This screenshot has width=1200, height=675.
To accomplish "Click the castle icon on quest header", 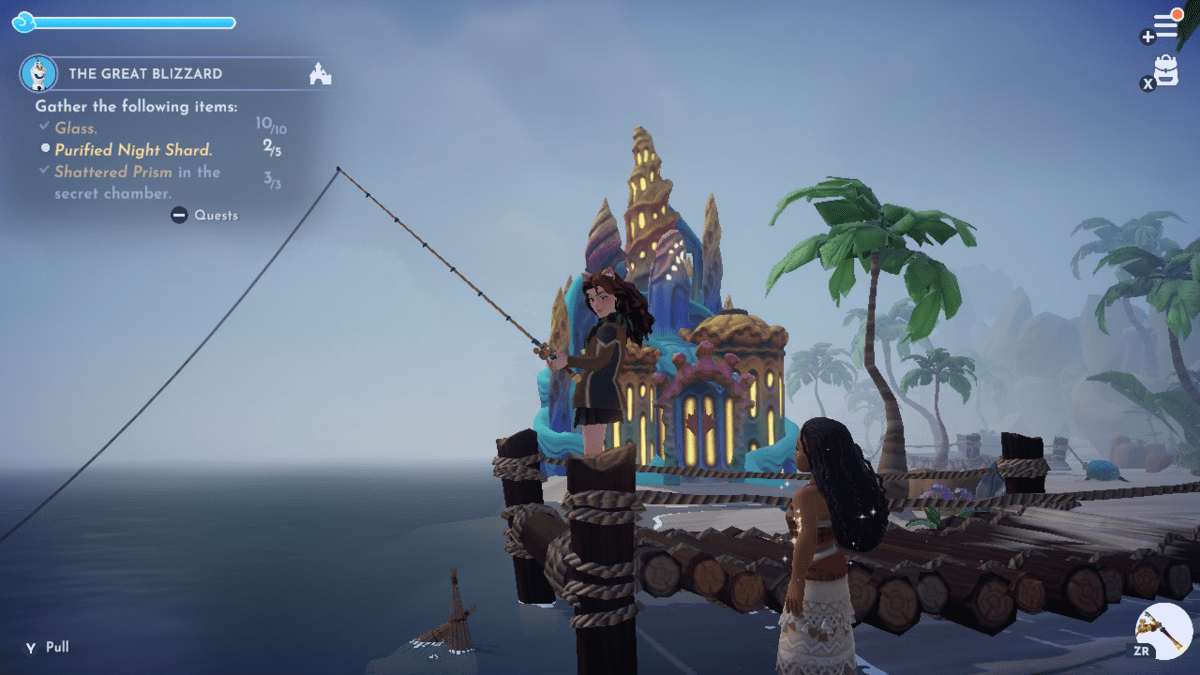I will coord(320,74).
